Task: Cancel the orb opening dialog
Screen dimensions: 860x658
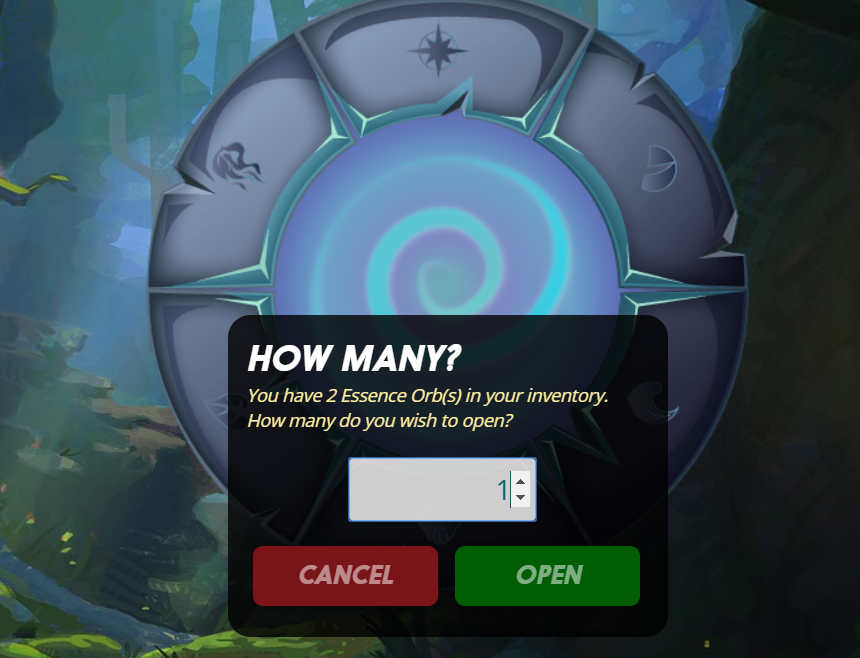Action: coord(345,575)
